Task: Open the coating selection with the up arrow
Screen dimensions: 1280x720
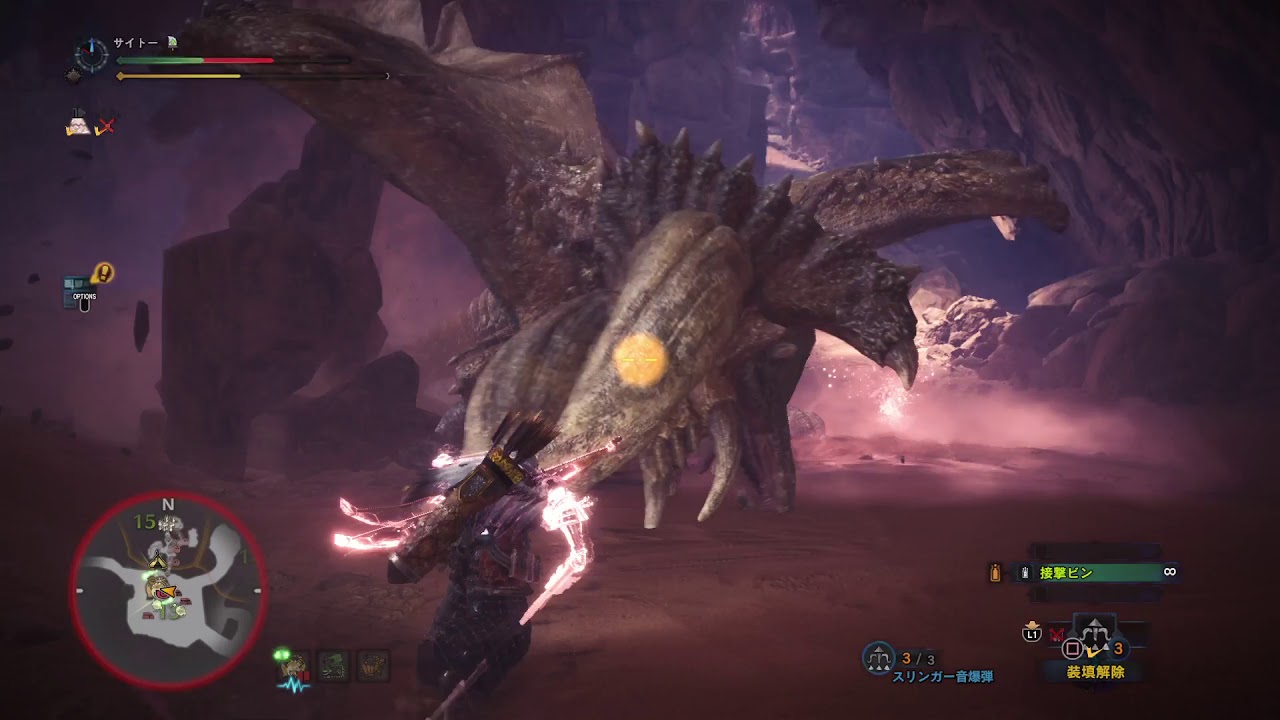Action: pos(1094,620)
